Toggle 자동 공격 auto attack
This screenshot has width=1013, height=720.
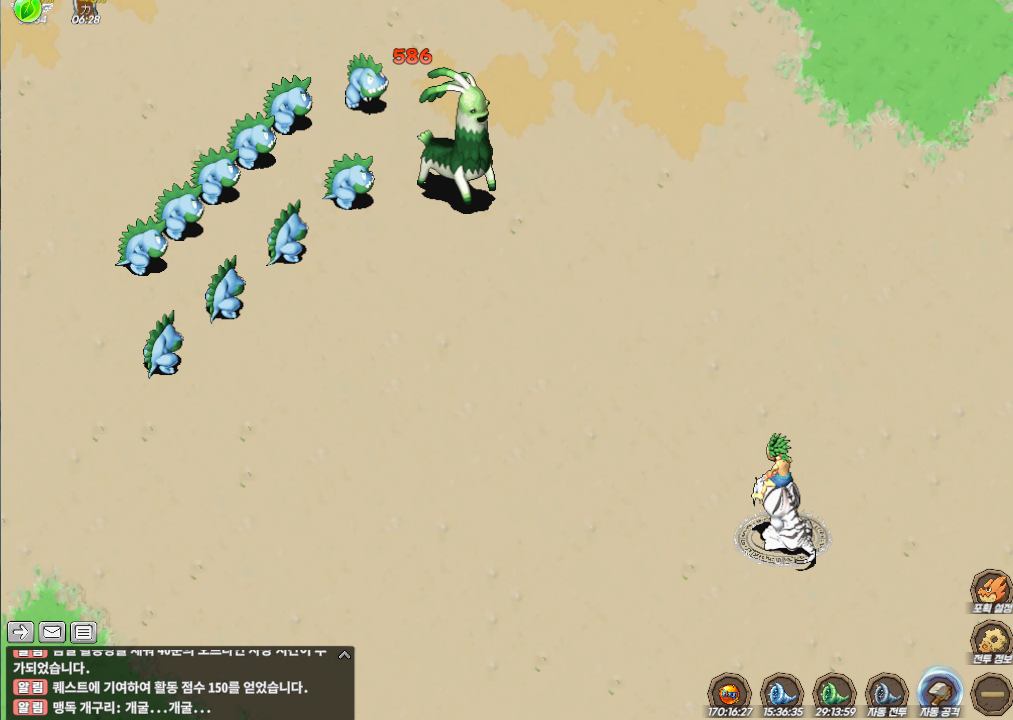tap(940, 690)
